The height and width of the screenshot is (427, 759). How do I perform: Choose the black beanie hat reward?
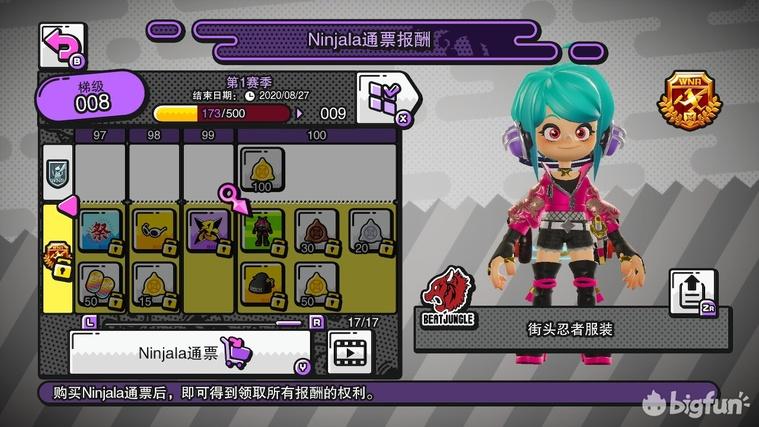pos(263,285)
